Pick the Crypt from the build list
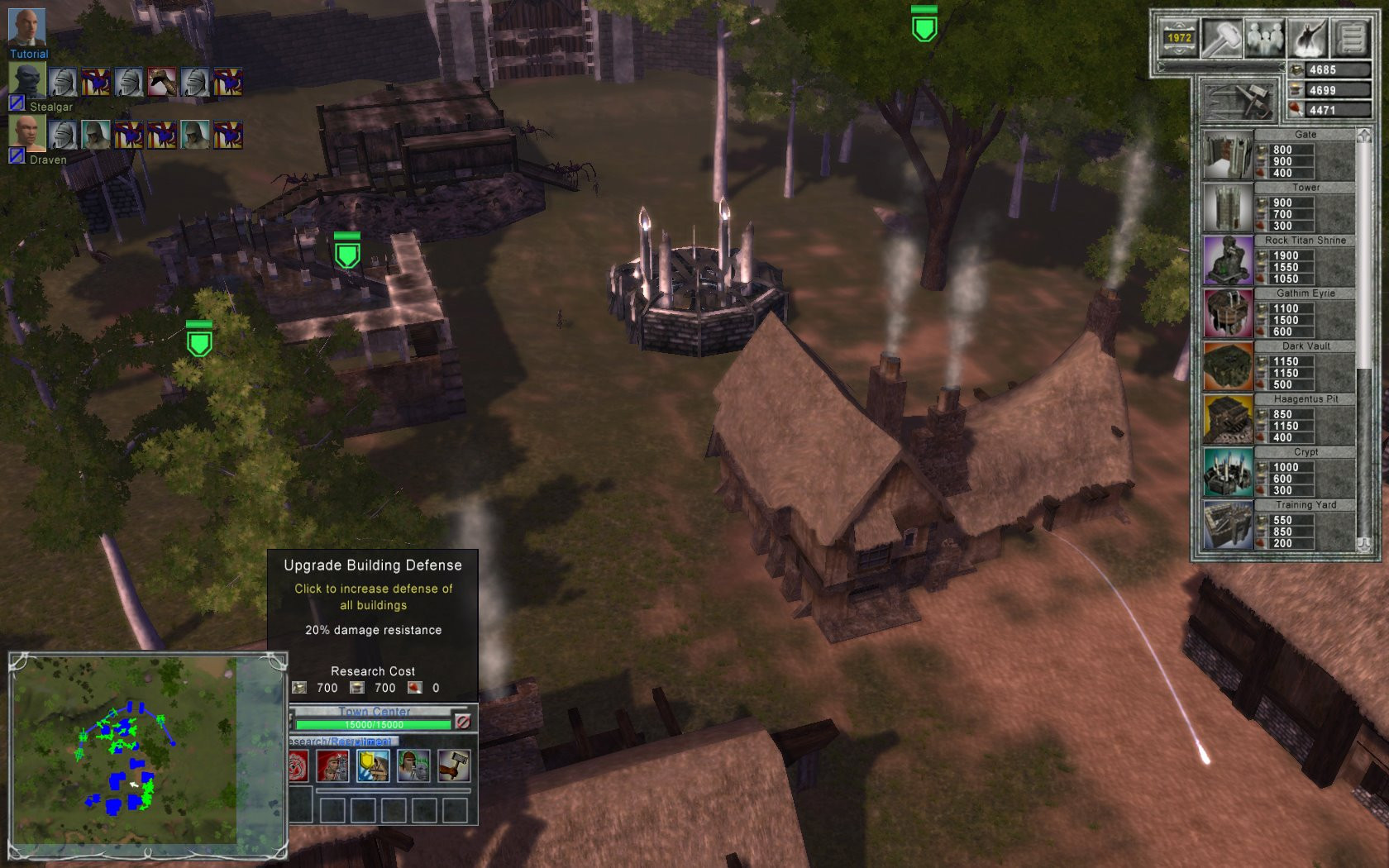 [1228, 472]
